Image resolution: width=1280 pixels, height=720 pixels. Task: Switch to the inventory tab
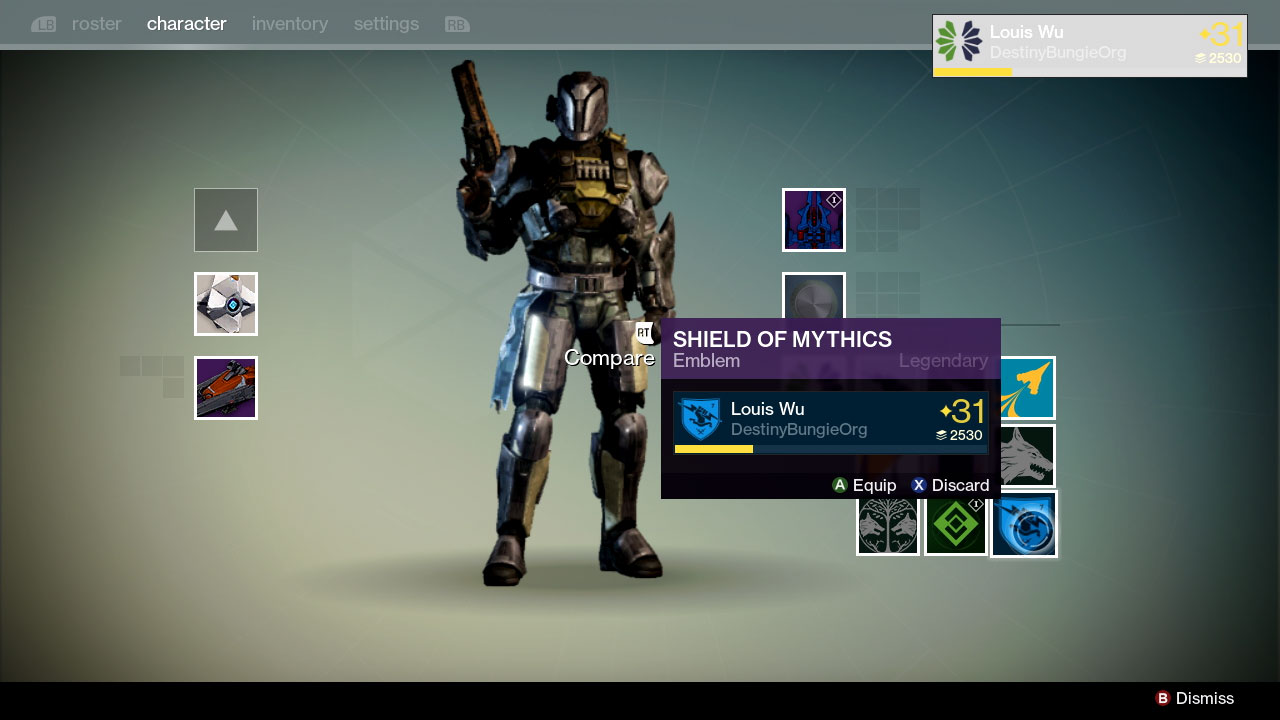pos(289,24)
